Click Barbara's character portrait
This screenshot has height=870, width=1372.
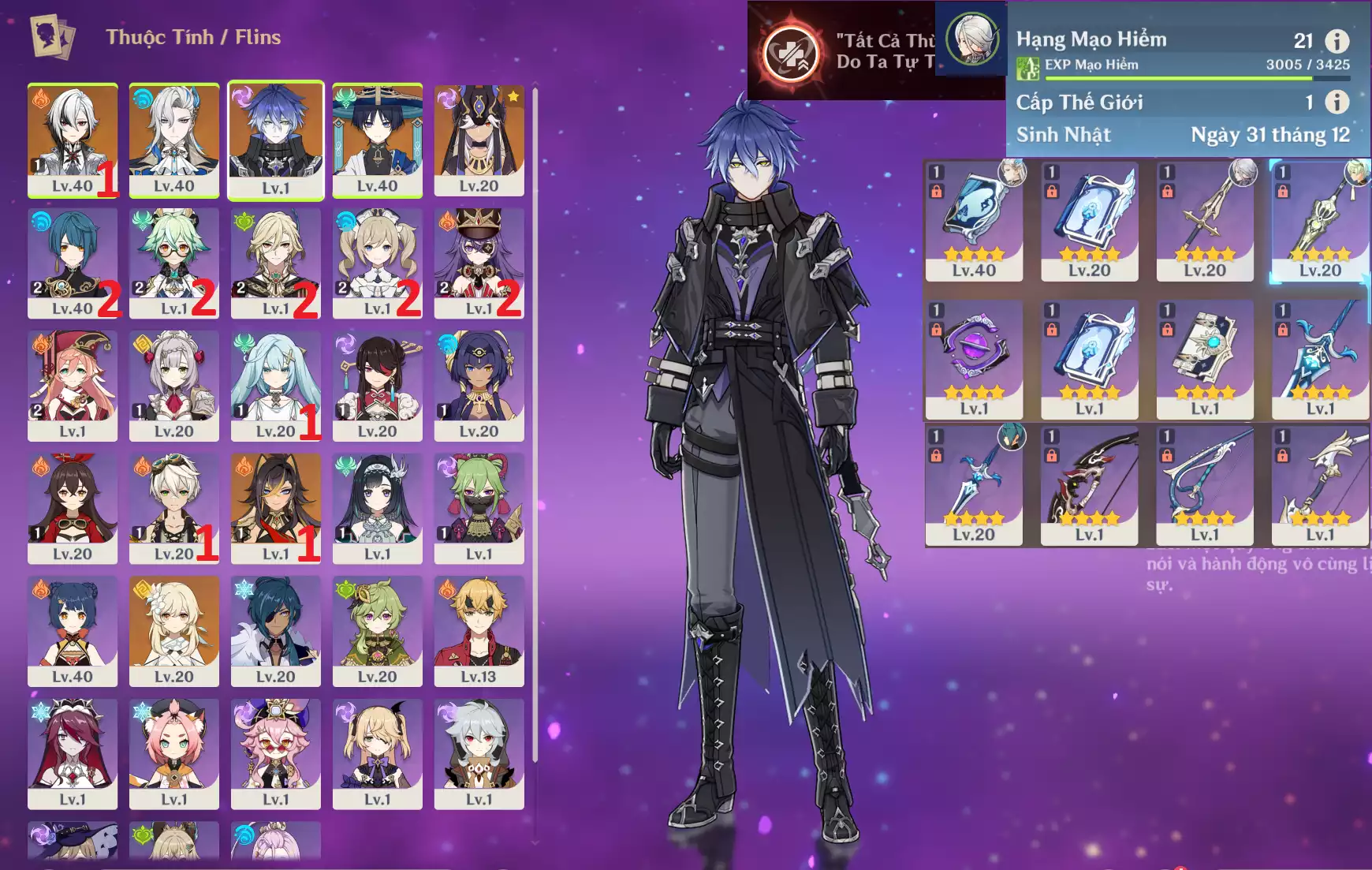click(377, 263)
